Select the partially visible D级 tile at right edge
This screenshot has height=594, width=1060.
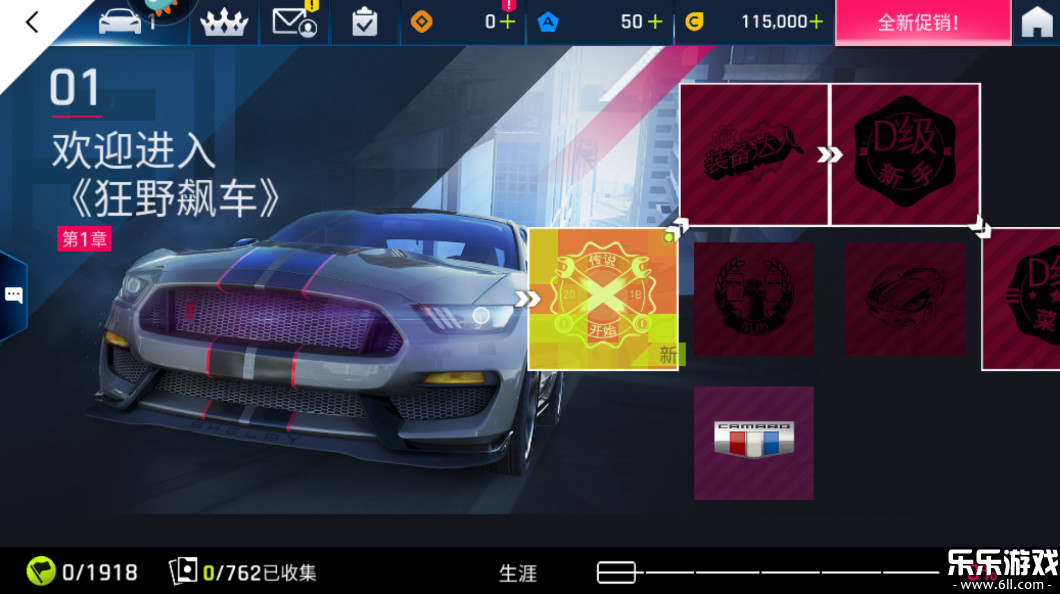click(x=1022, y=299)
